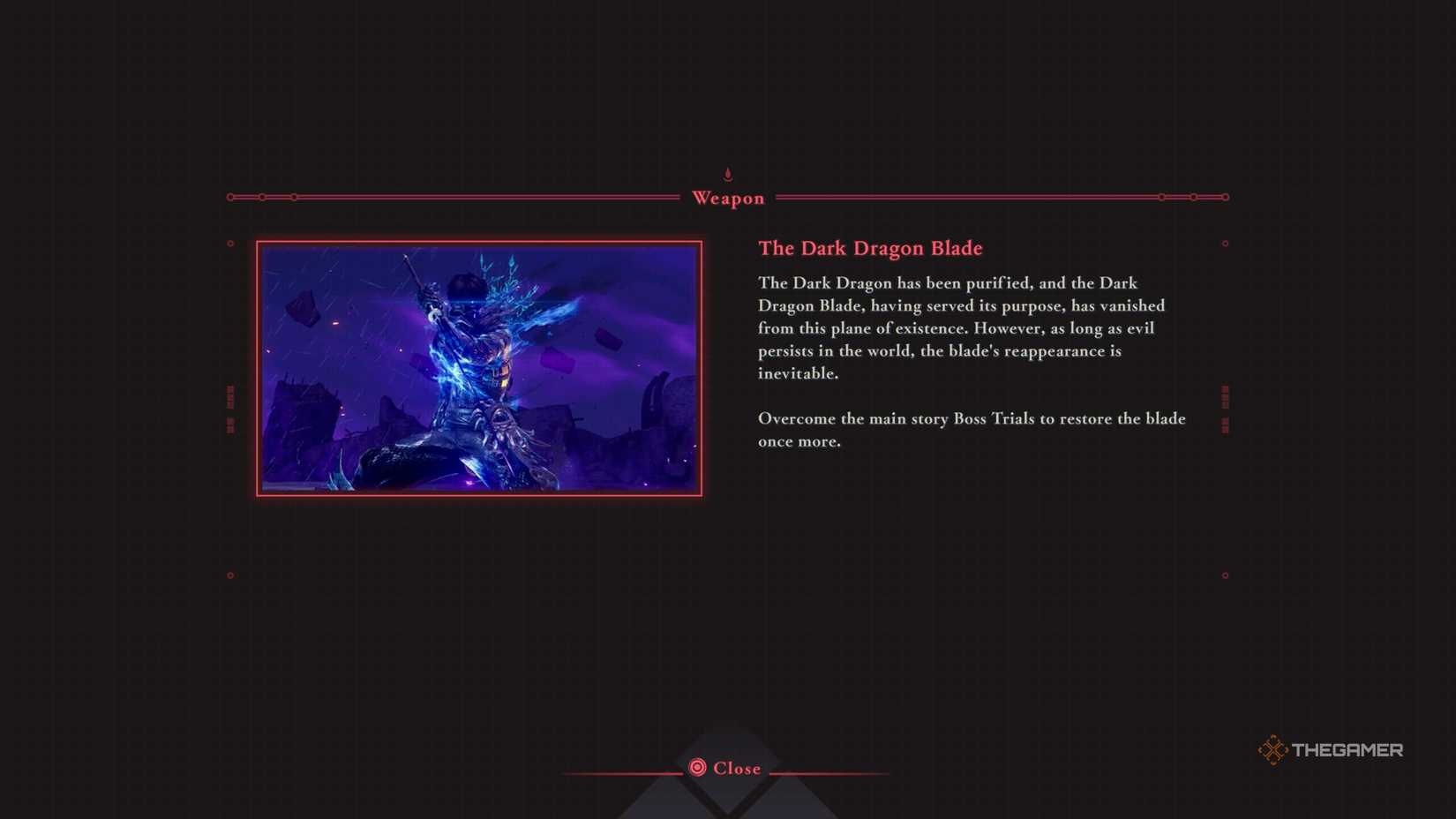Click the small circle above the red image frame
Screen dimensions: 1456x819
pyautogui.click(x=229, y=244)
